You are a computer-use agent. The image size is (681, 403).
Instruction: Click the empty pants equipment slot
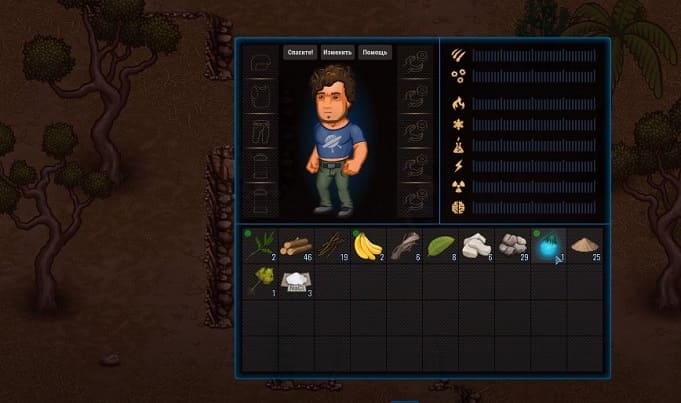[x=261, y=131]
